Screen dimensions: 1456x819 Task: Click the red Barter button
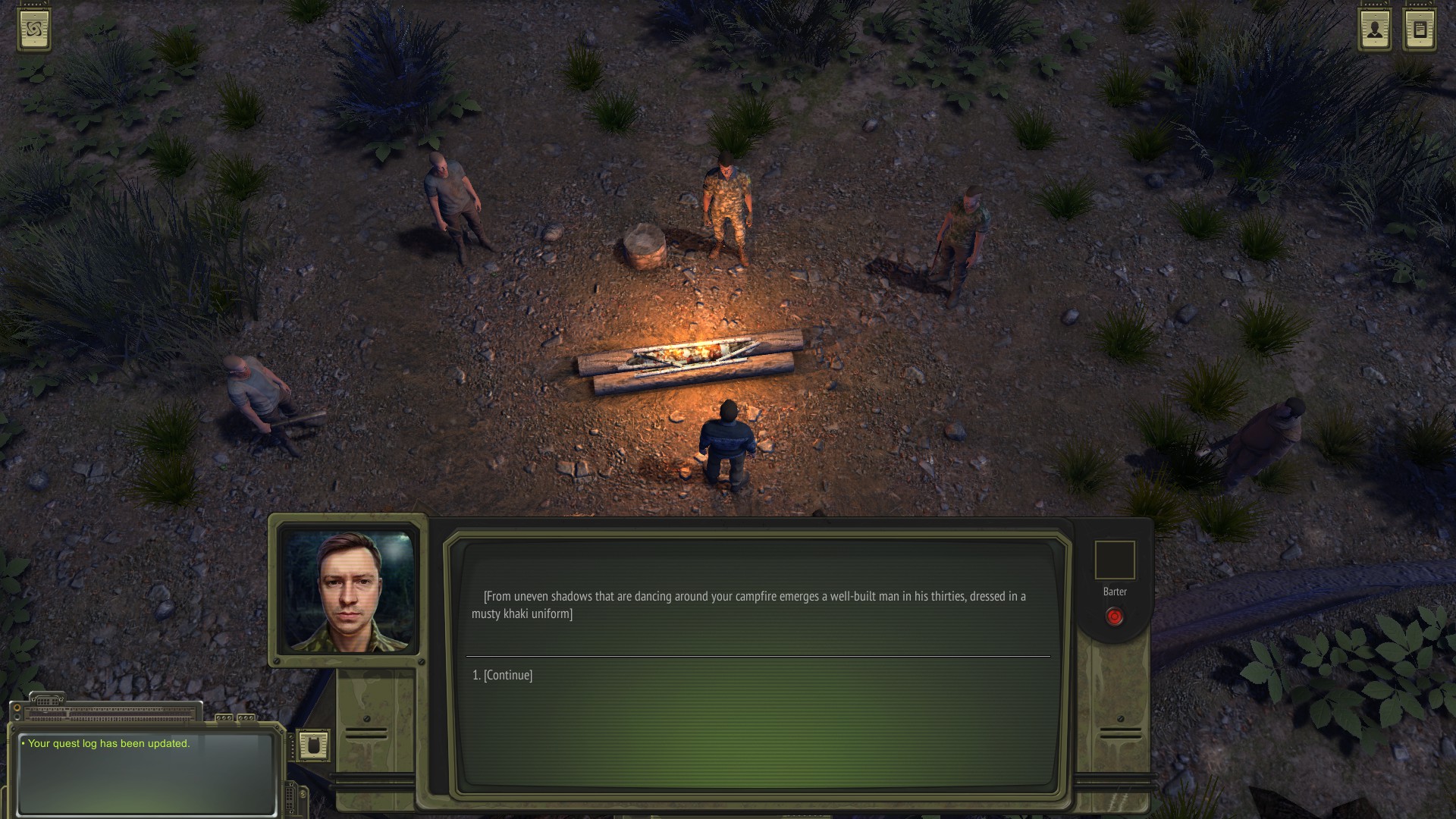[1114, 617]
